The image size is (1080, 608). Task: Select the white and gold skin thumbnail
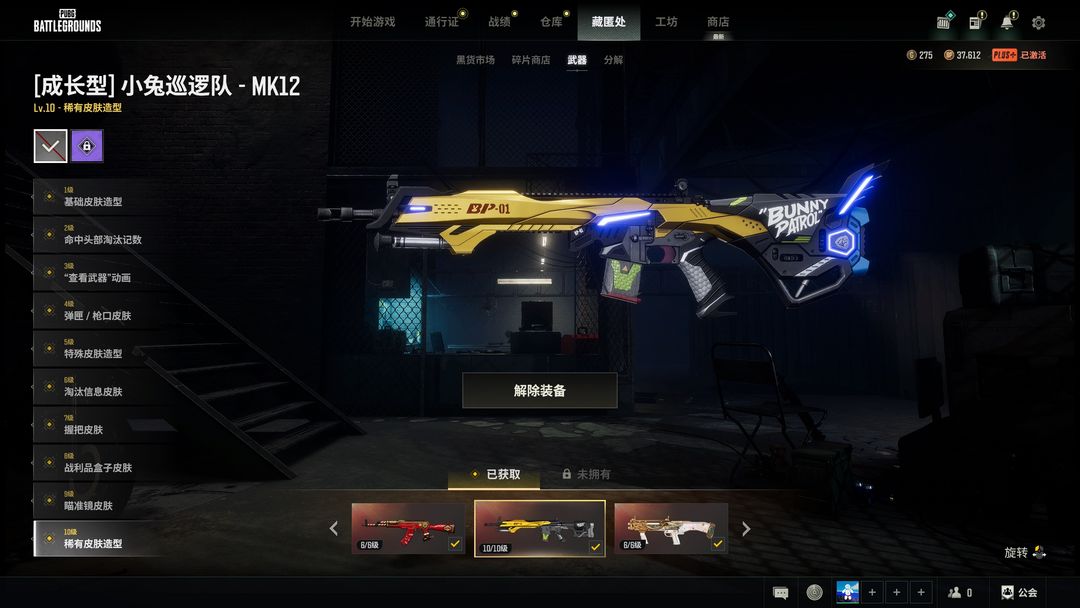pos(670,528)
